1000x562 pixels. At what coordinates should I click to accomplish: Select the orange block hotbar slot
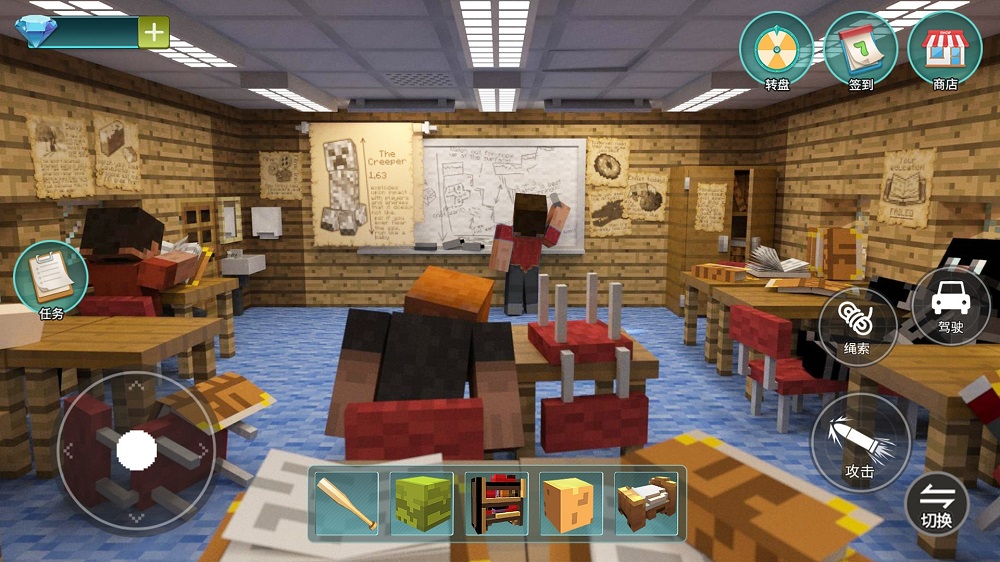coord(572,503)
